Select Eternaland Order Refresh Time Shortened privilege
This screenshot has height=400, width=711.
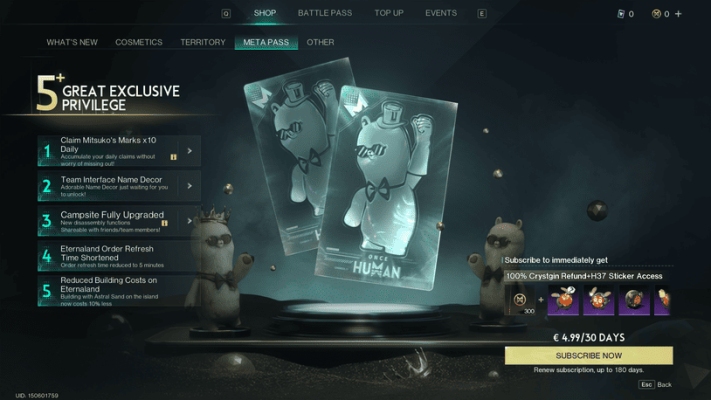(x=119, y=255)
